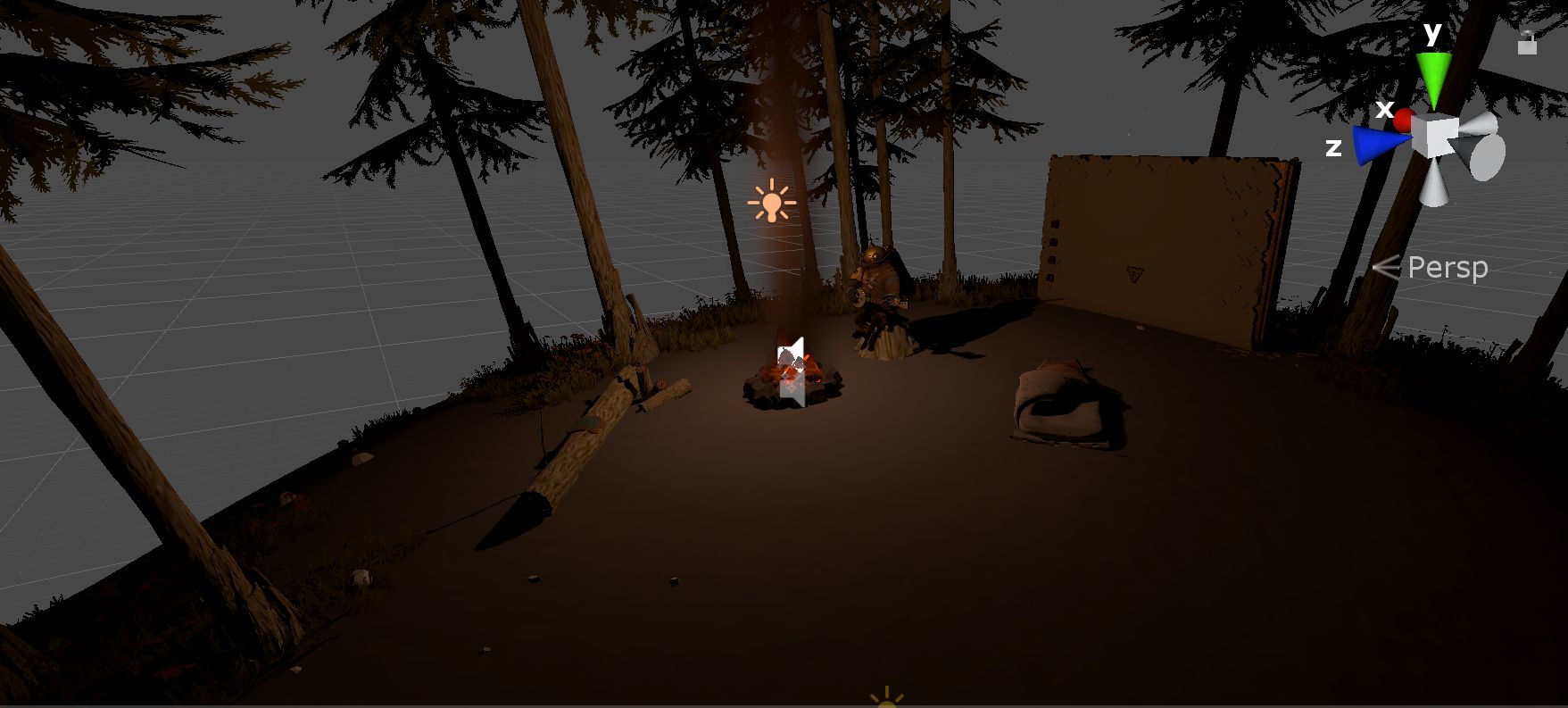Viewport: 1568px width, 708px height.
Task: Click the green Y axis cone on the scene gizmo
Action: (1434, 71)
